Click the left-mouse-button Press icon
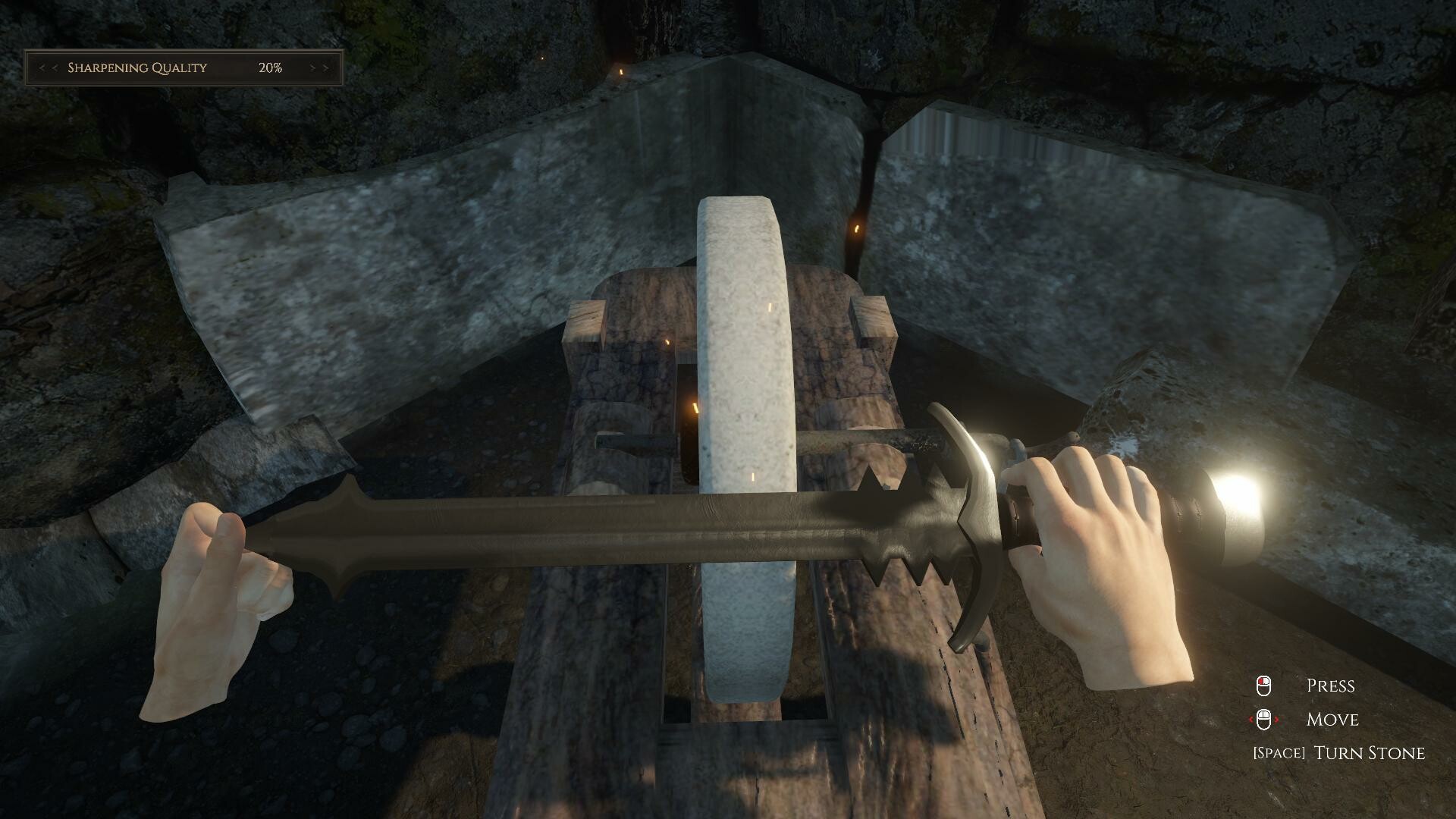Screen dimensions: 1456x819 coord(1264,686)
